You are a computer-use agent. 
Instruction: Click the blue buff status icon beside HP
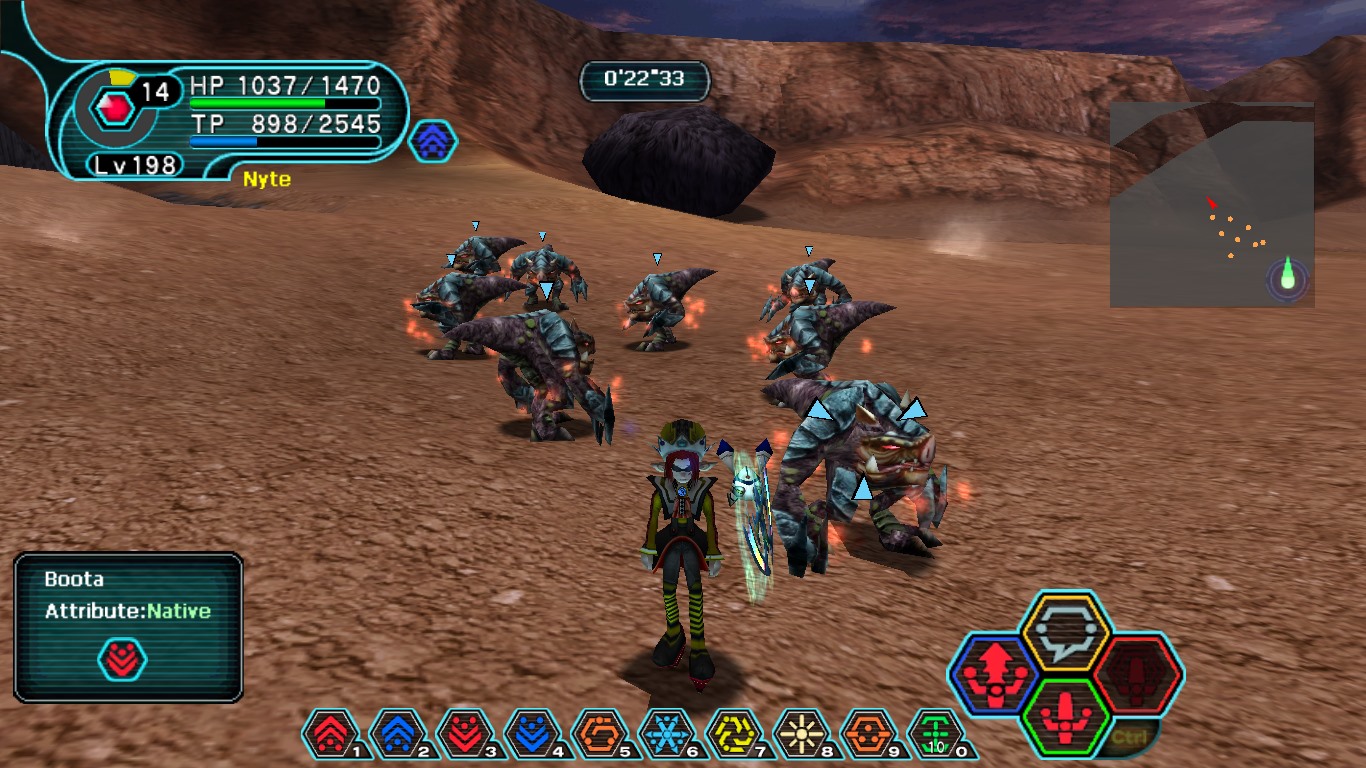point(433,142)
